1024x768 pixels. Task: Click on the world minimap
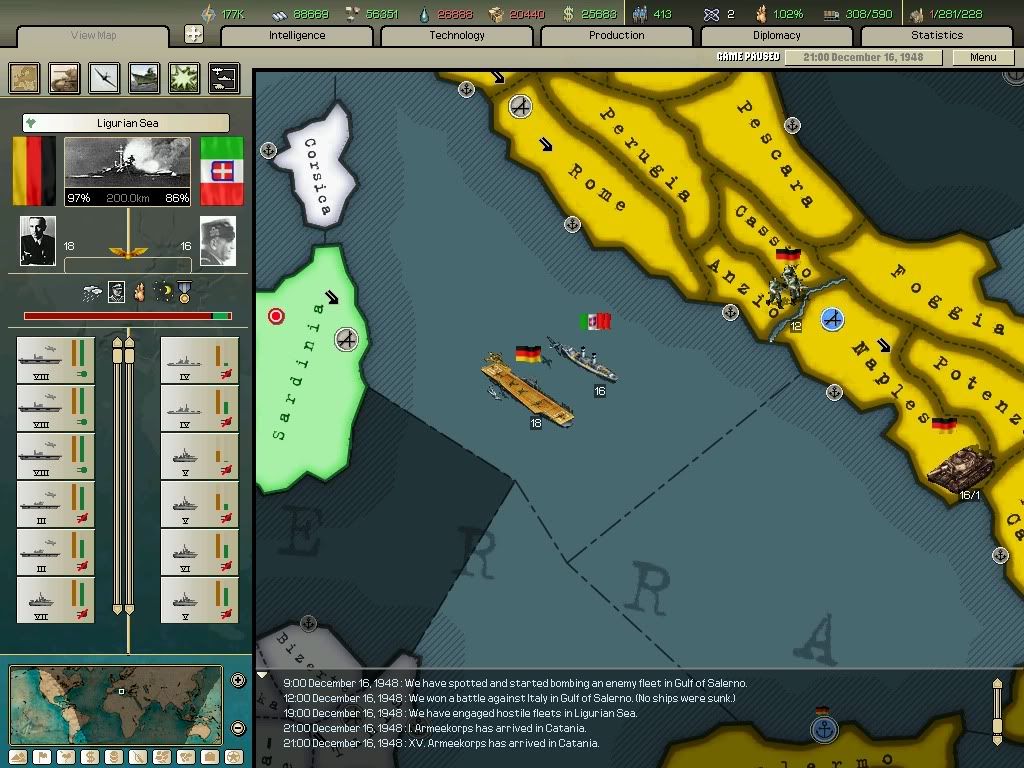(x=116, y=704)
